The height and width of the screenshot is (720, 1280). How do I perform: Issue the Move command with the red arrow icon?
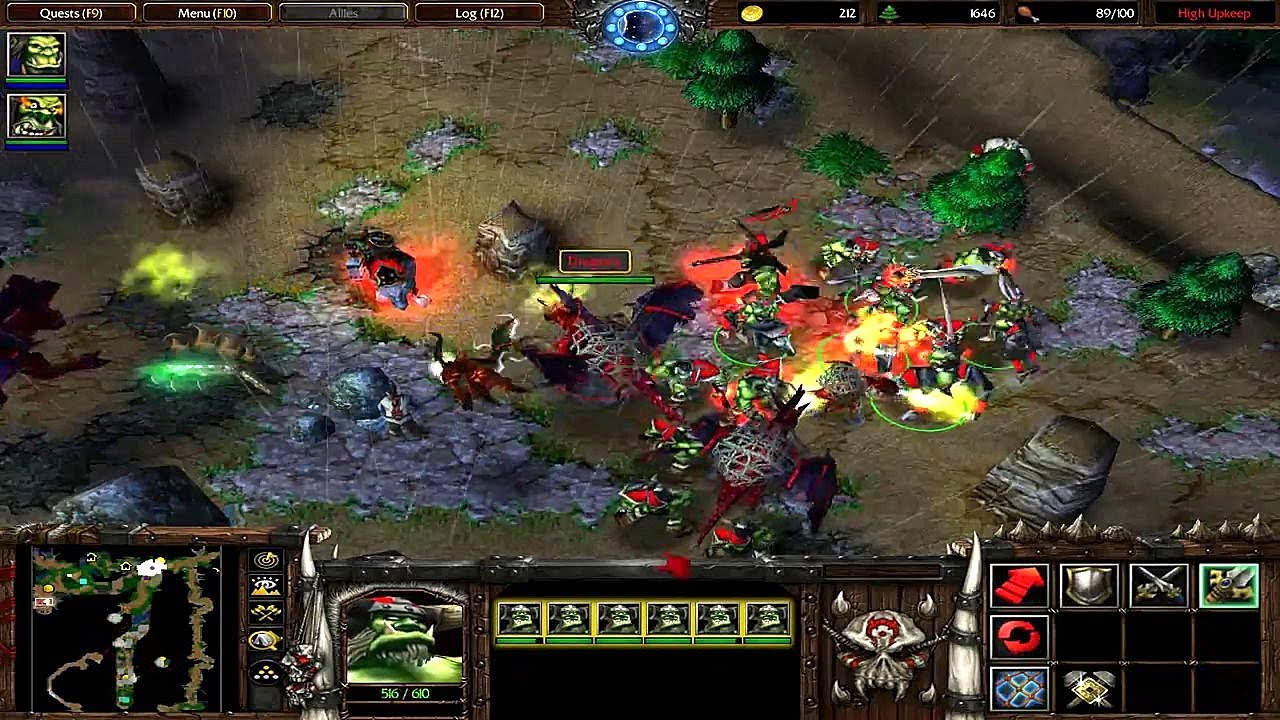pyautogui.click(x=1020, y=585)
